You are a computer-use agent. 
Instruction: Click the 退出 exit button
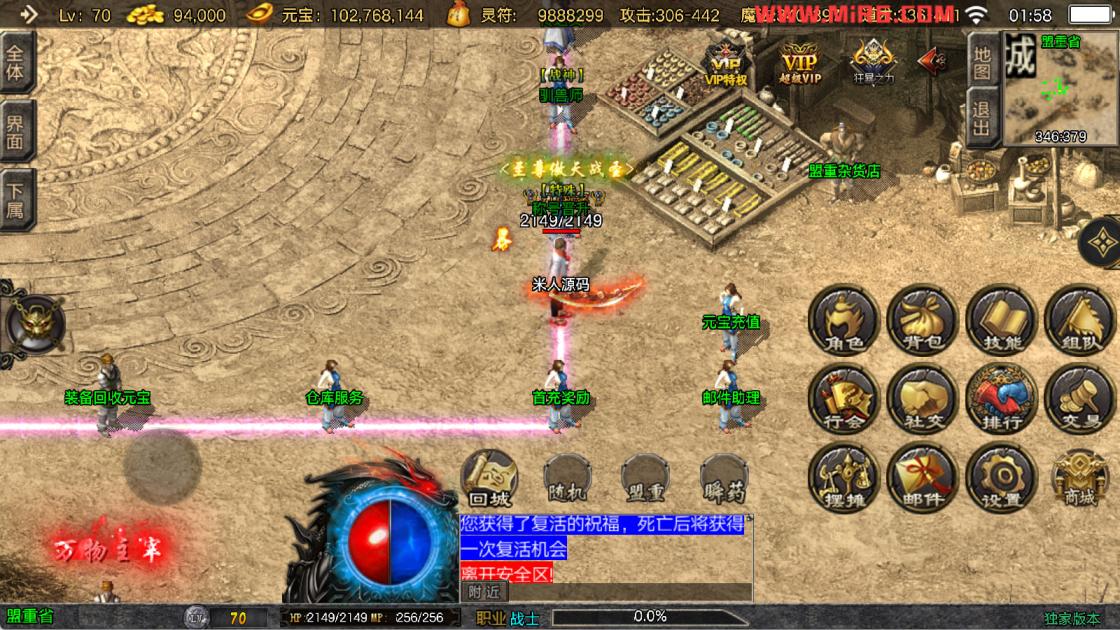tap(982, 117)
